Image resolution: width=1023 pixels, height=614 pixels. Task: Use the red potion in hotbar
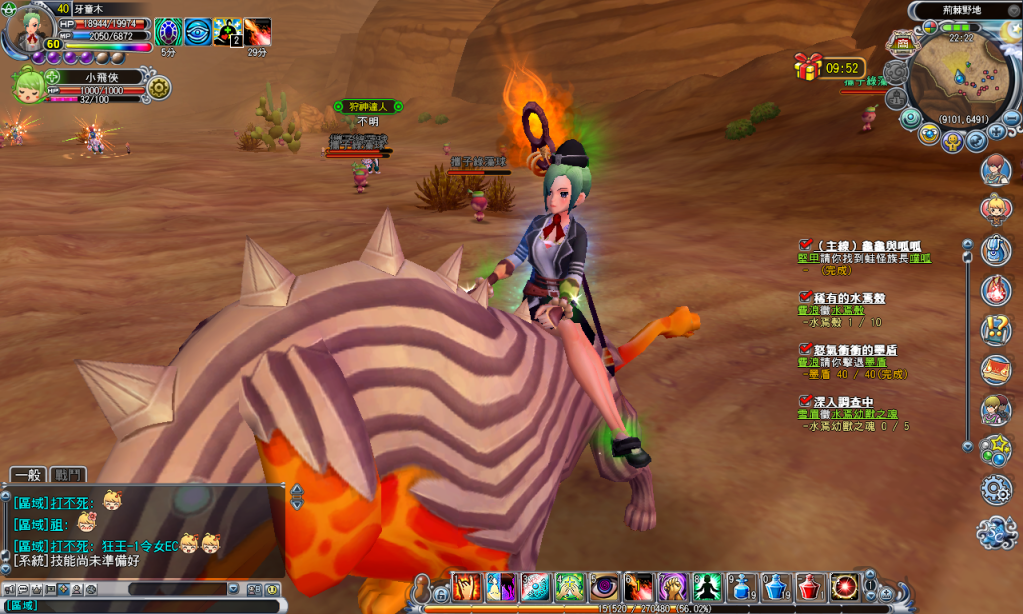click(x=810, y=587)
